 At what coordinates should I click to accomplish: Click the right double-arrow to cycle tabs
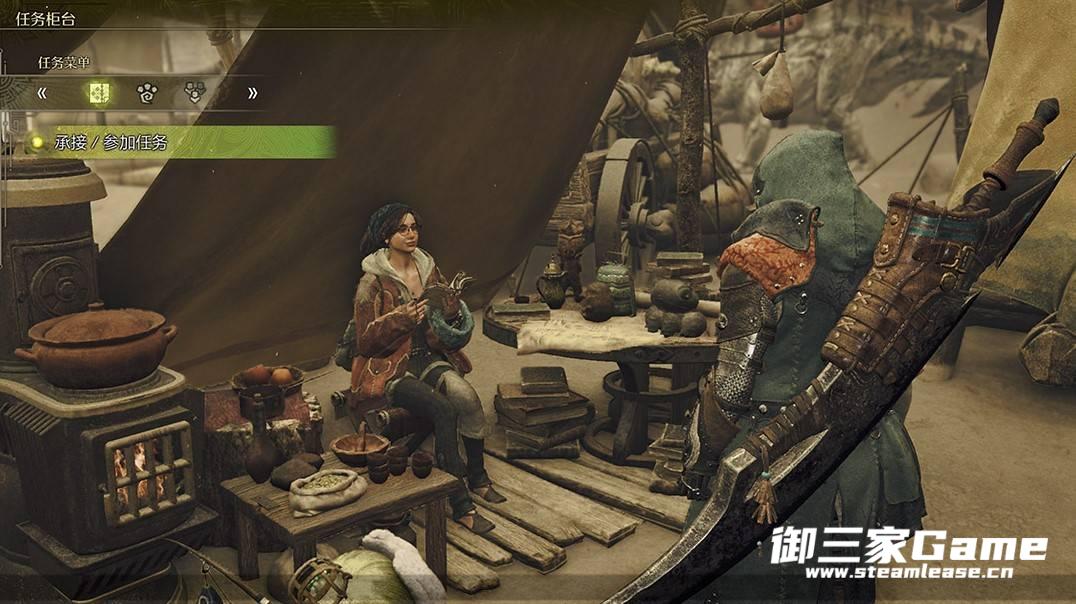[252, 93]
